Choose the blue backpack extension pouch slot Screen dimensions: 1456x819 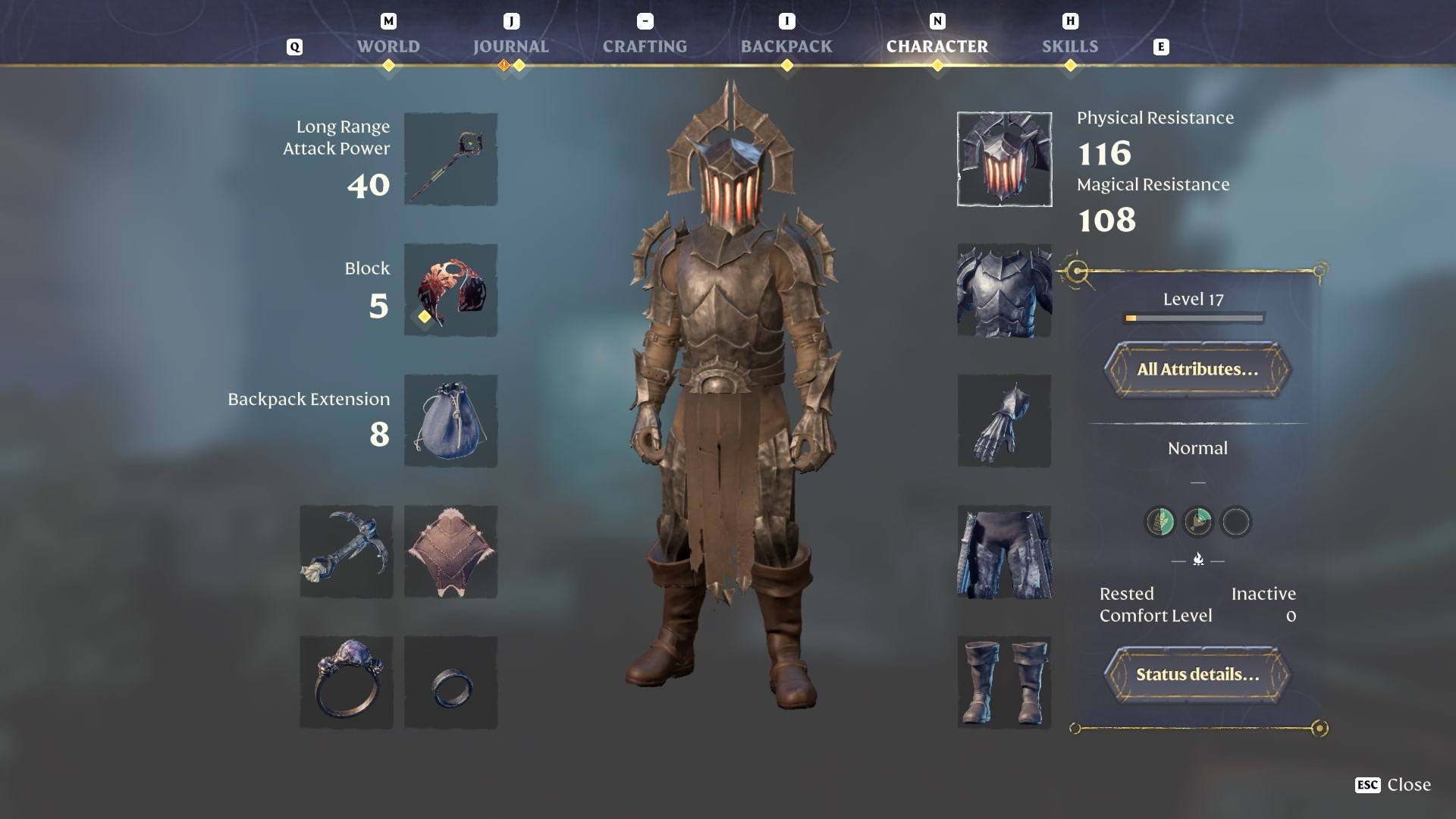(x=450, y=421)
